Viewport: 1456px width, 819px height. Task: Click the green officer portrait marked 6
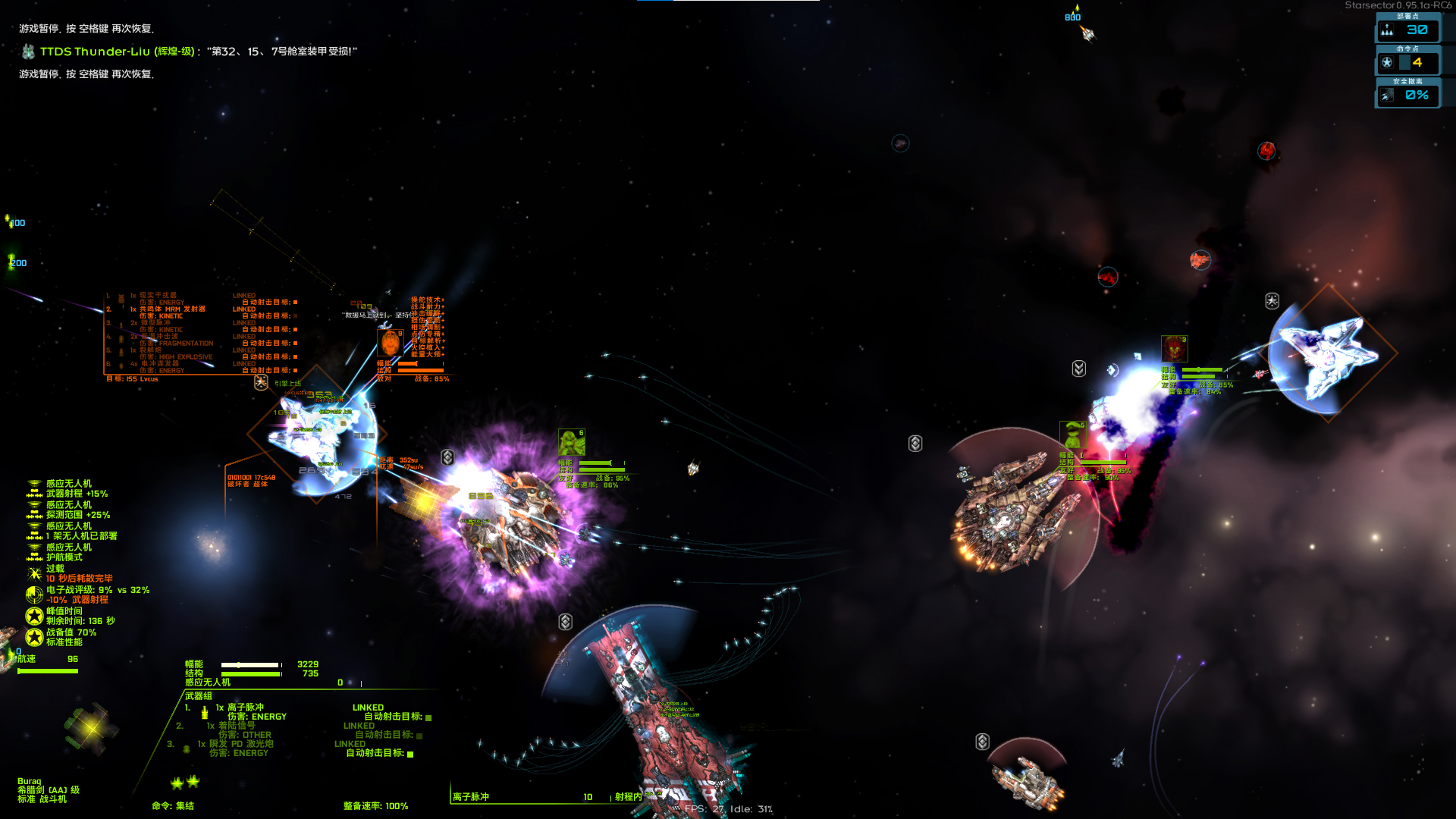coord(571,442)
